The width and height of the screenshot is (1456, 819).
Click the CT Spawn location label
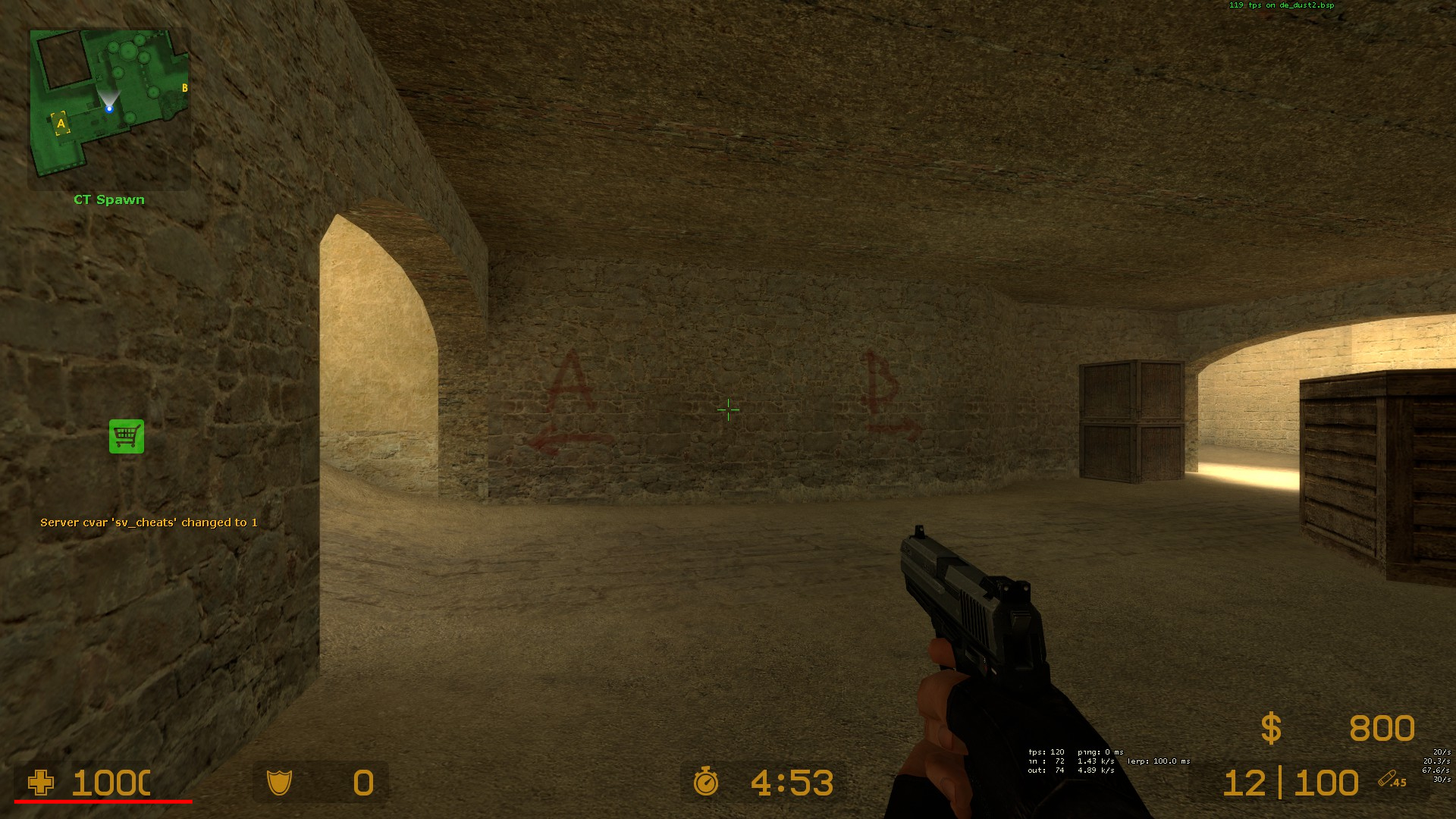(x=108, y=199)
